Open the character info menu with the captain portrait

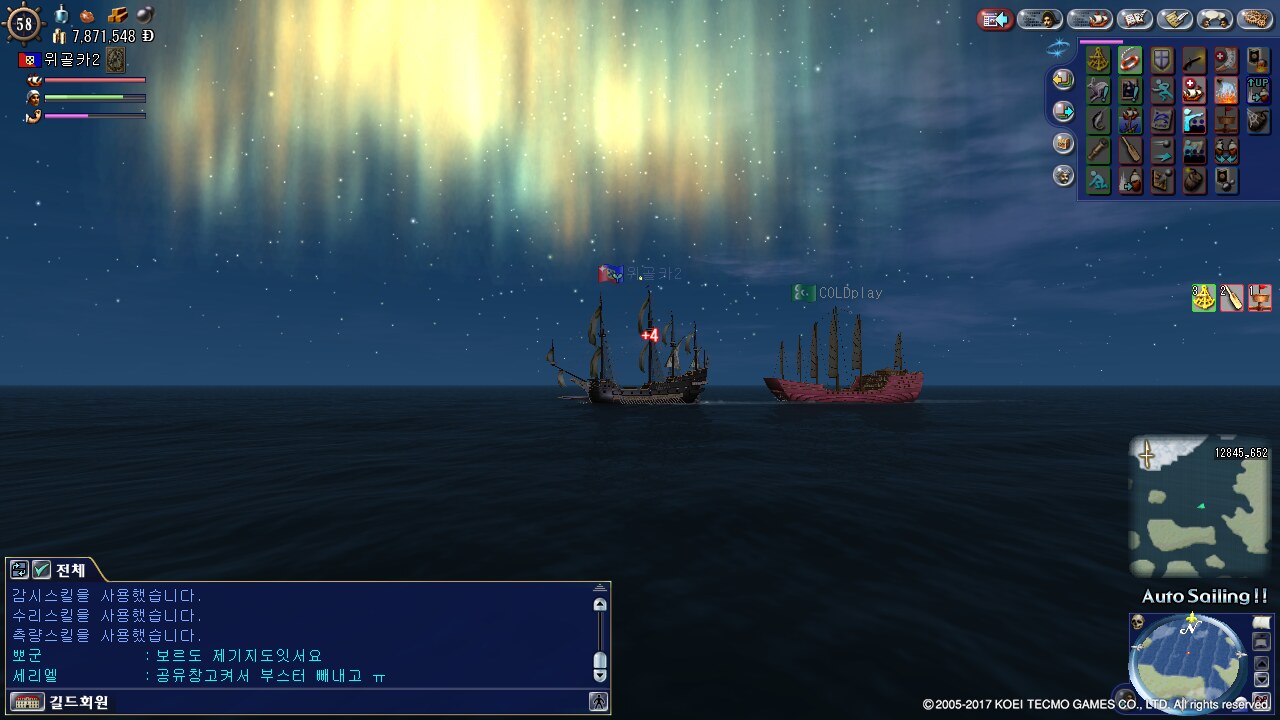pyautogui.click(x=1040, y=19)
